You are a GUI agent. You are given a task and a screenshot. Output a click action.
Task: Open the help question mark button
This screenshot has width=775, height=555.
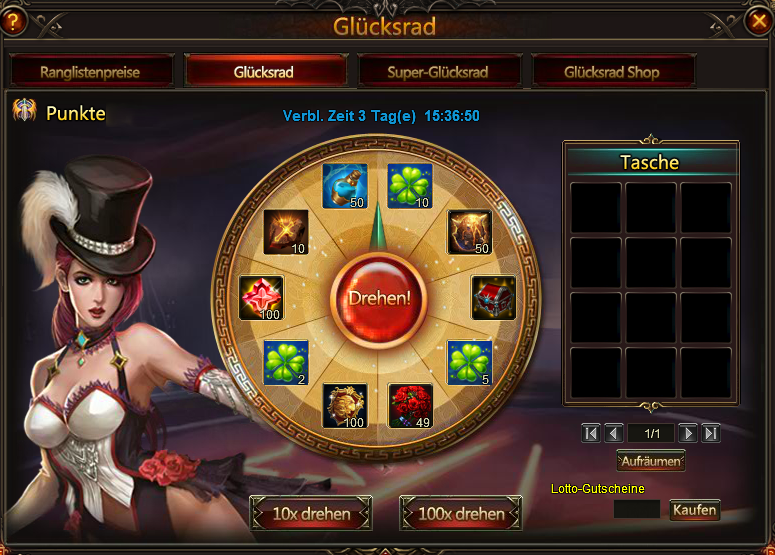[14, 19]
